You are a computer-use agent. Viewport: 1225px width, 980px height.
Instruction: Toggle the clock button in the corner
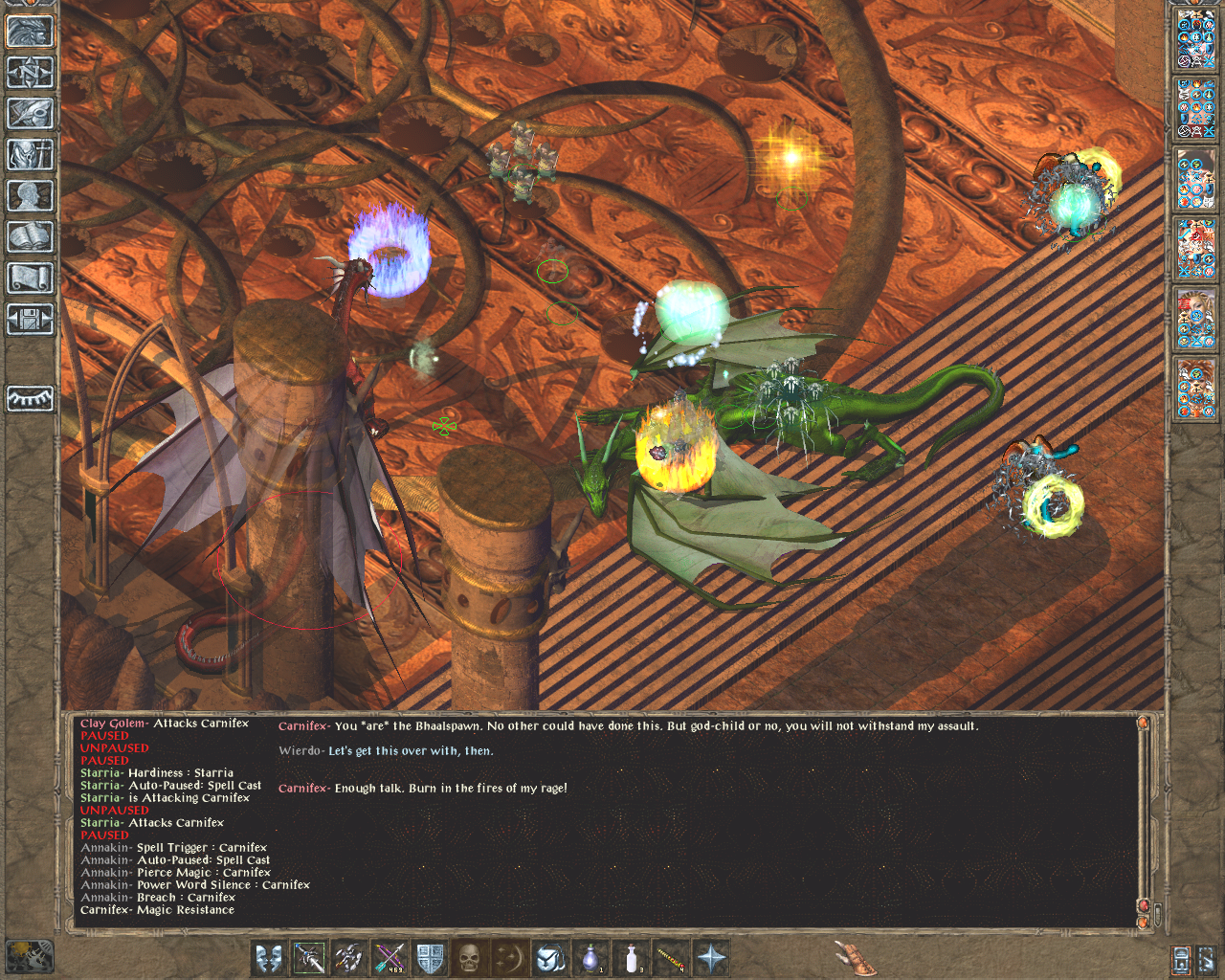29,956
